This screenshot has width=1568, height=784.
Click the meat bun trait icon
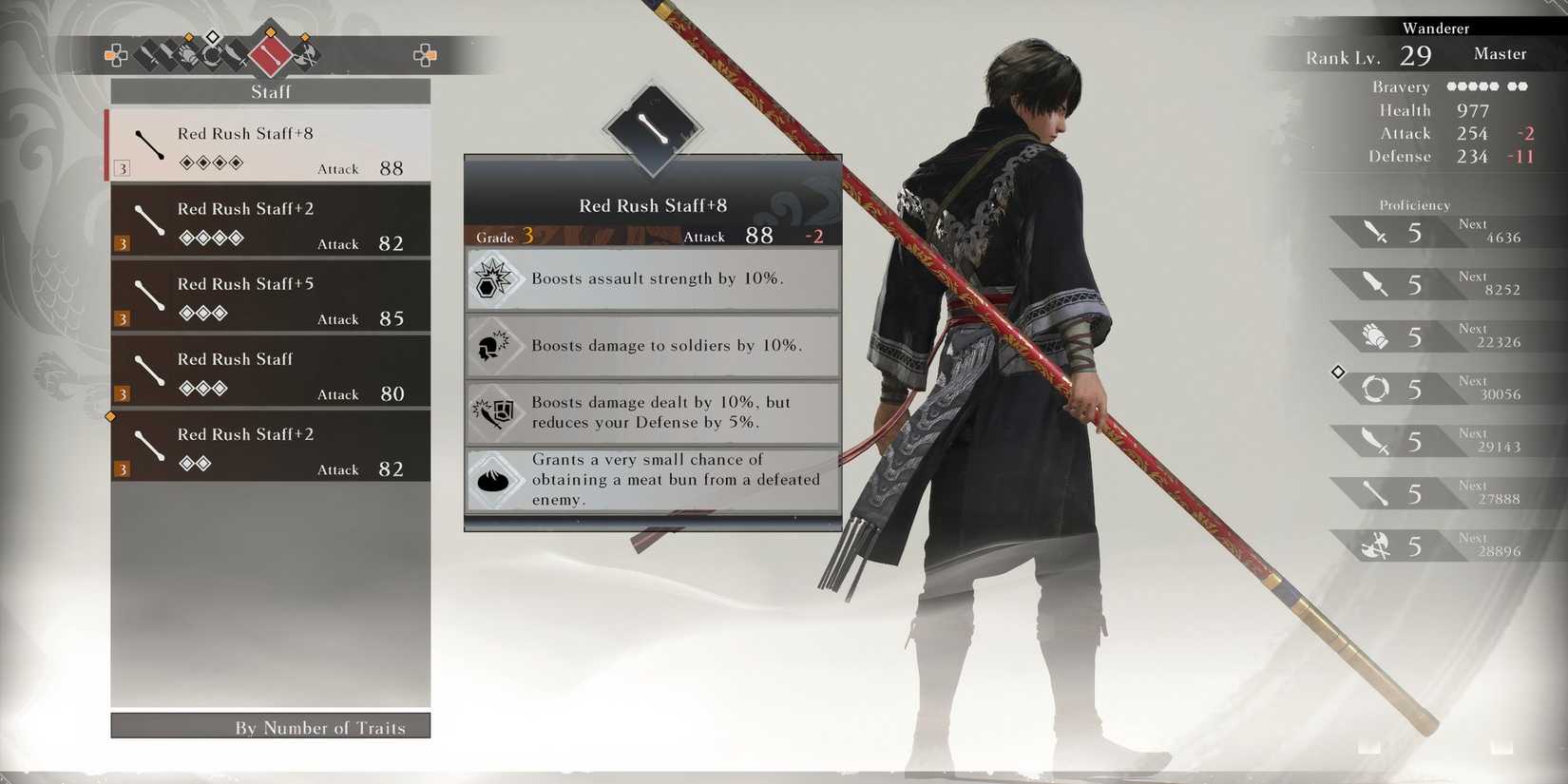tap(494, 480)
